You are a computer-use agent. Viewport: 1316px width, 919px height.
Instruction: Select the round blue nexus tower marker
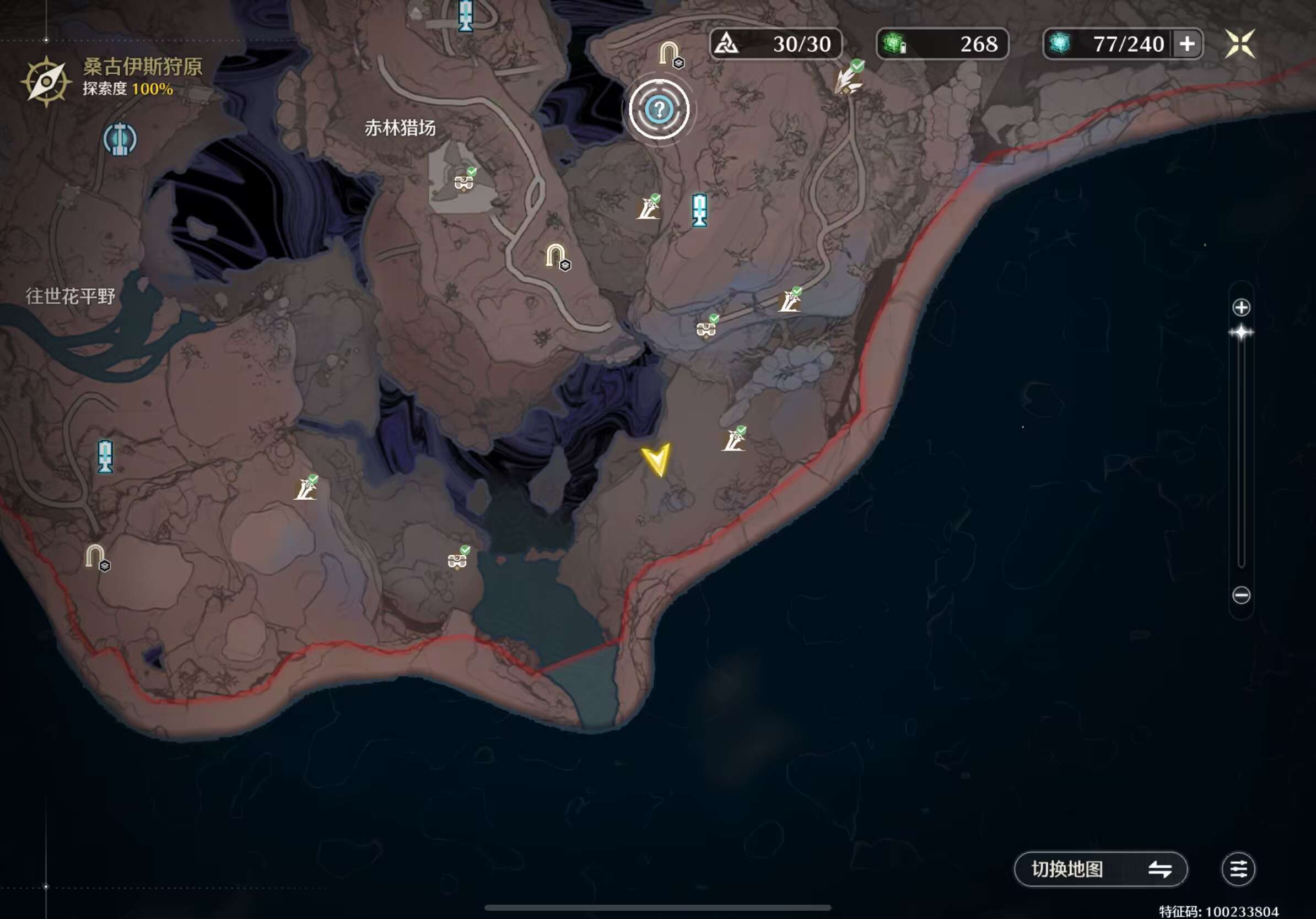(x=120, y=139)
